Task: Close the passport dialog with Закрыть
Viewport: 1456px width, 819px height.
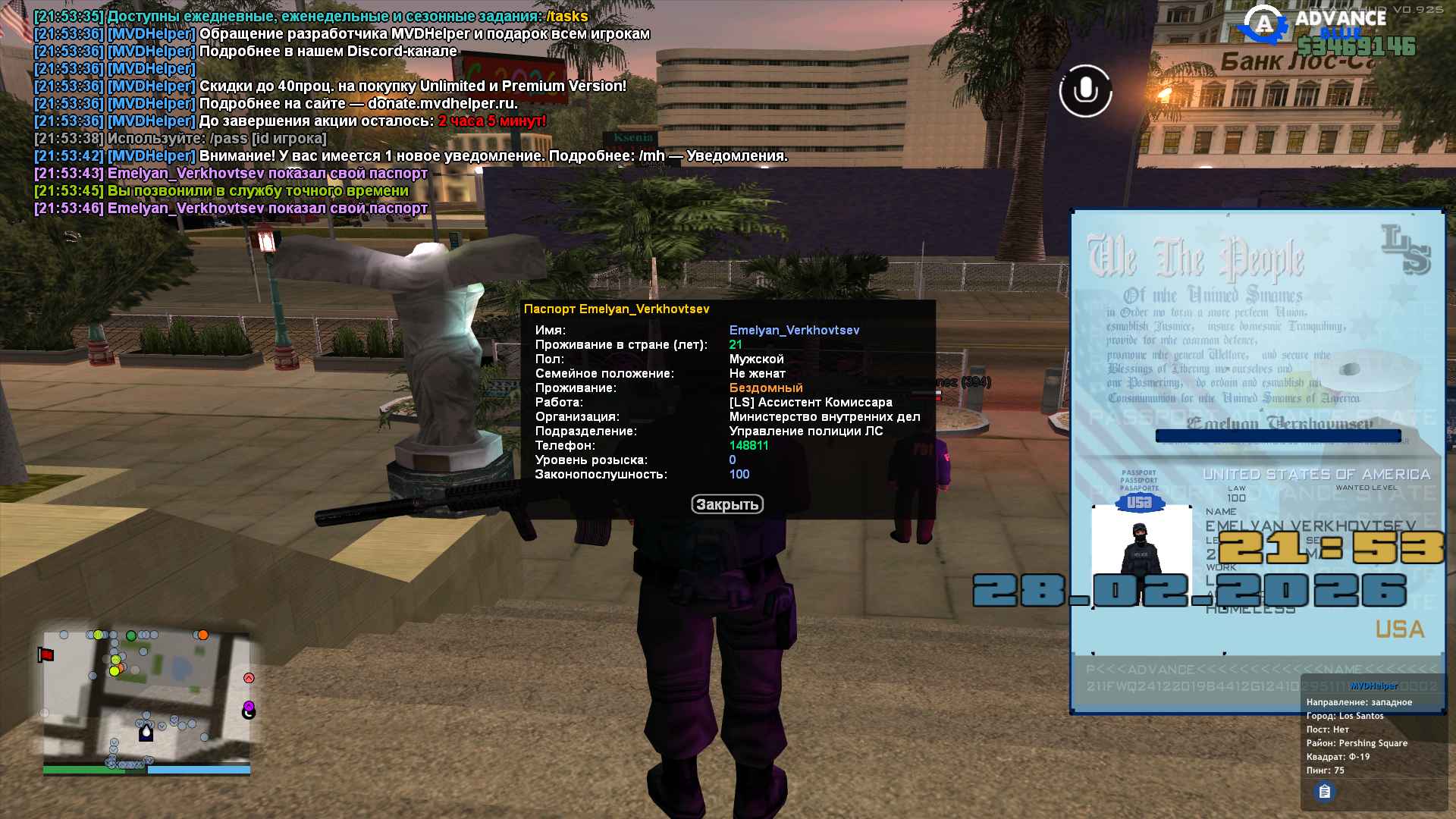Action: coord(726,504)
